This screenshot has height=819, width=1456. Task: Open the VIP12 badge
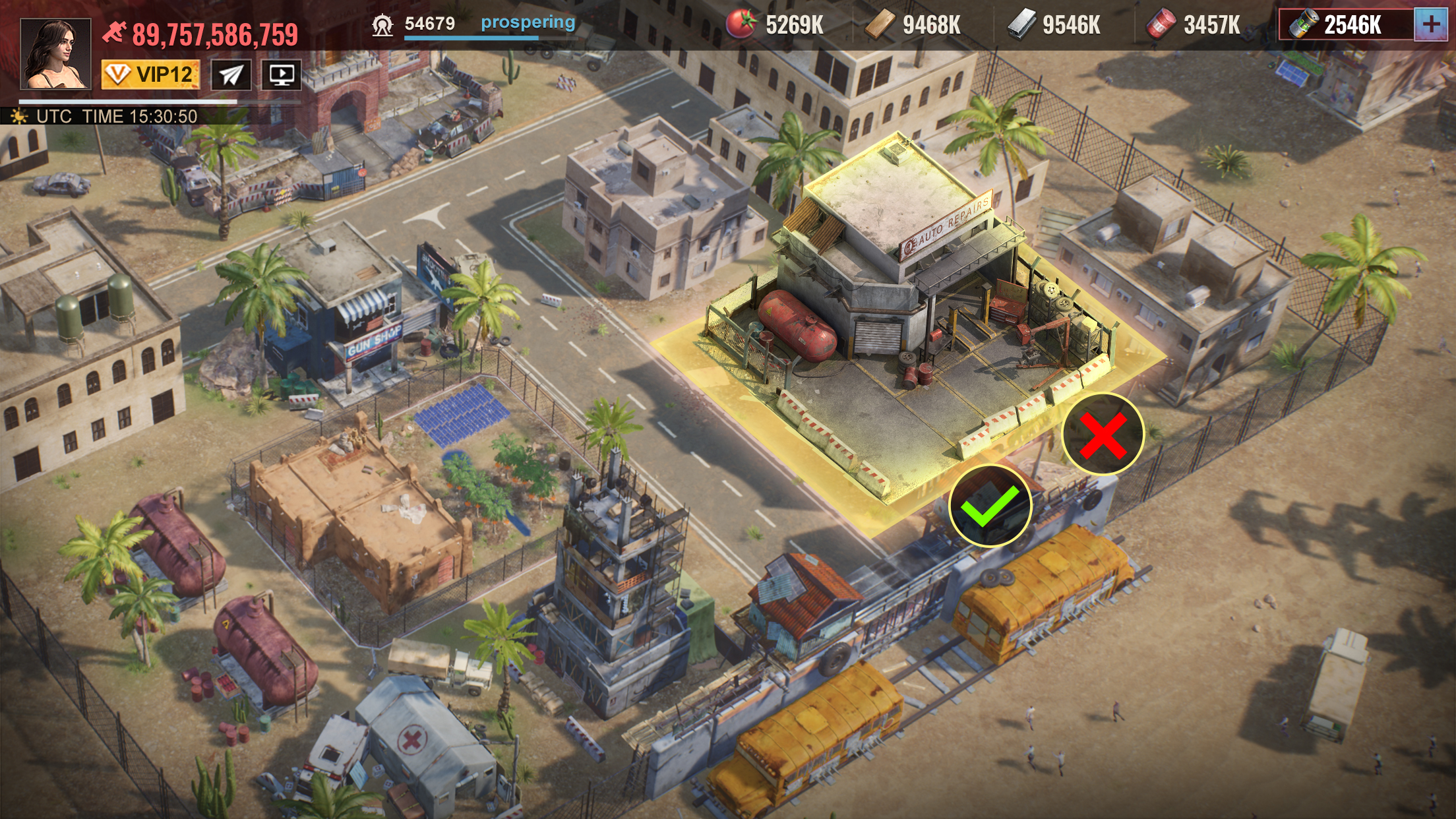150,75
